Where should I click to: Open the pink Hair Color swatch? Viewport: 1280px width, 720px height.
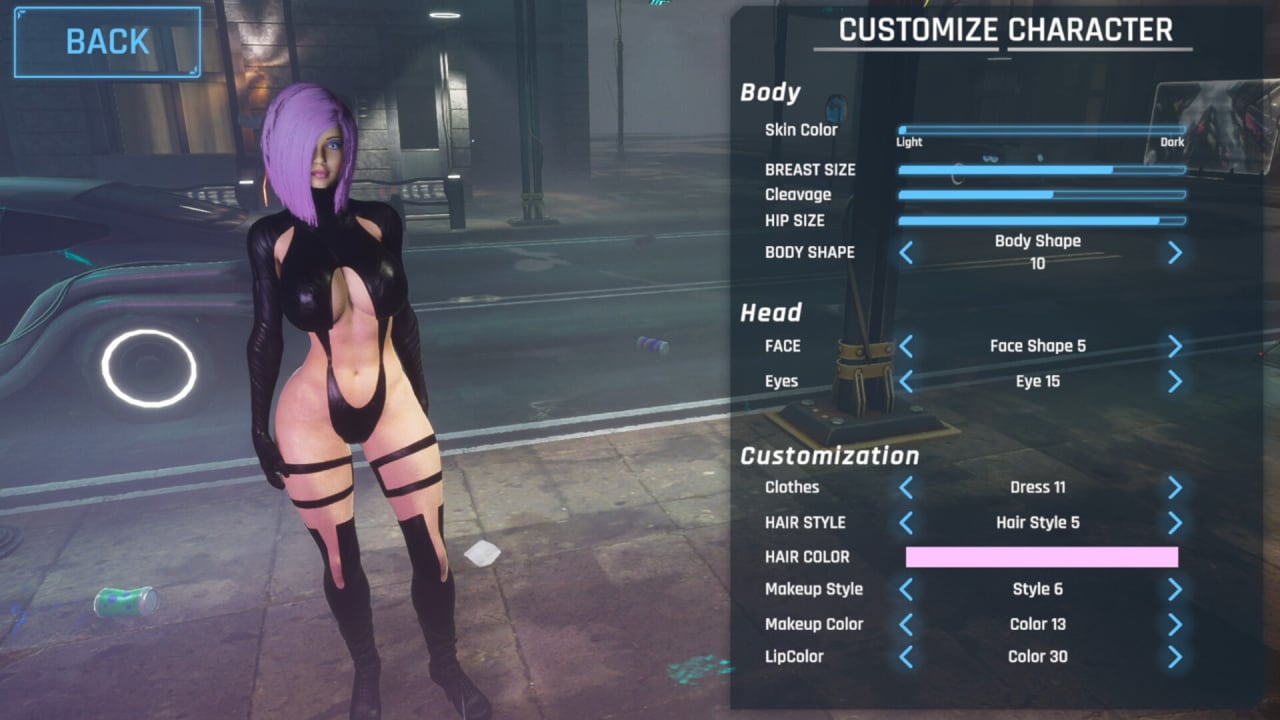tap(1041, 557)
